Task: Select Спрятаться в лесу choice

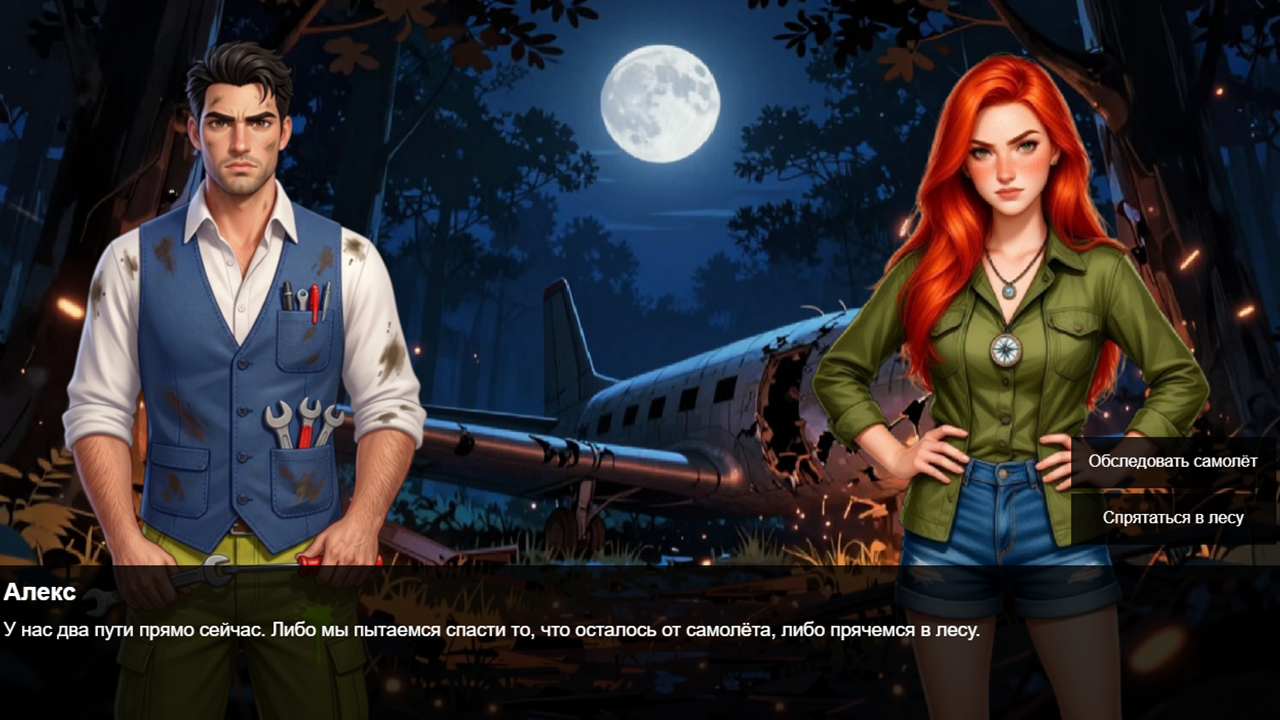Action: click(x=1172, y=518)
